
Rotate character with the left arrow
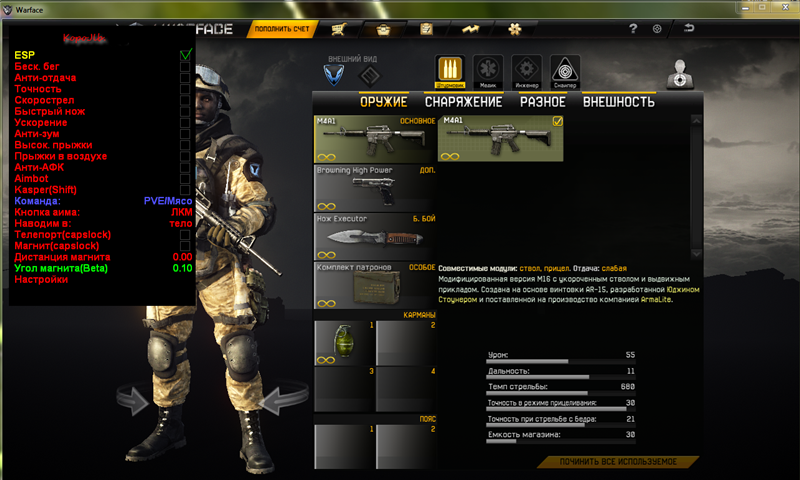(138, 402)
